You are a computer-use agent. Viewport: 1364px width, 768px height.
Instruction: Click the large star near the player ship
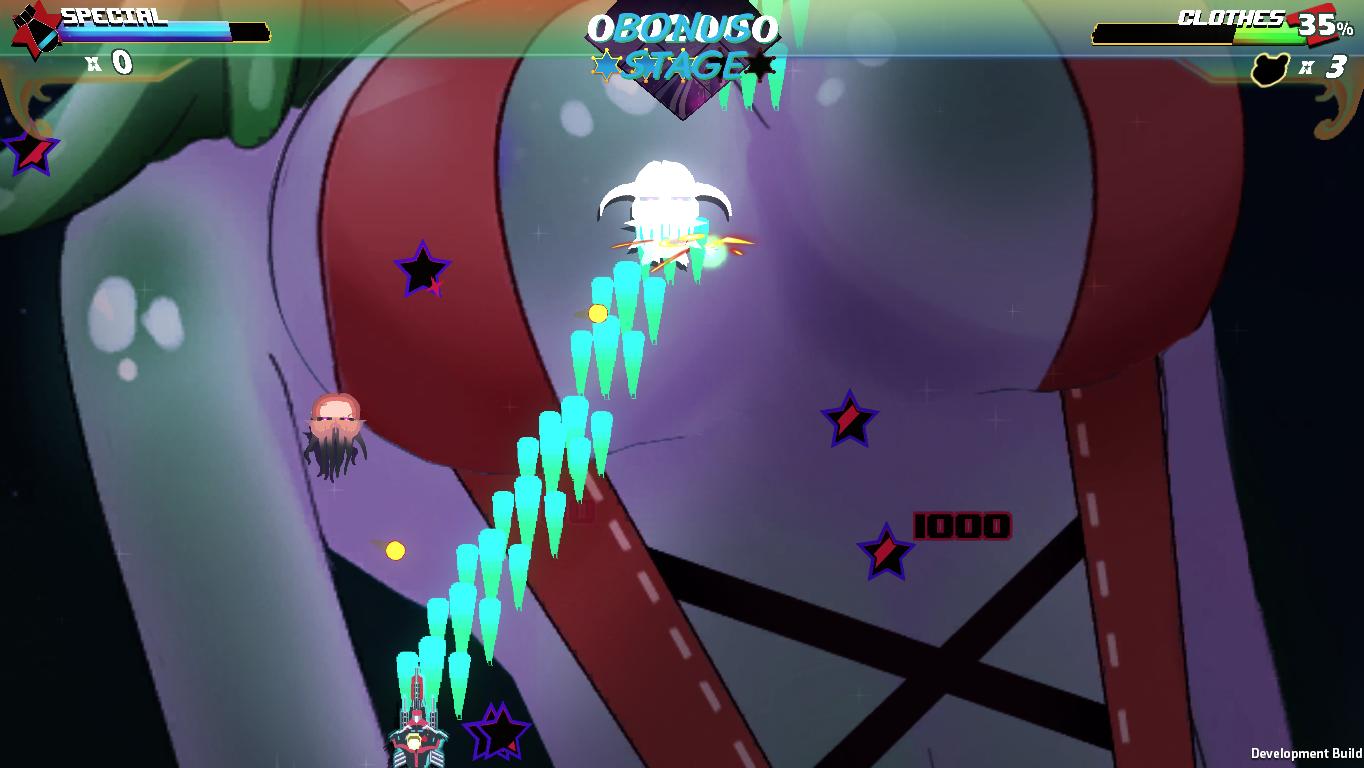[497, 729]
